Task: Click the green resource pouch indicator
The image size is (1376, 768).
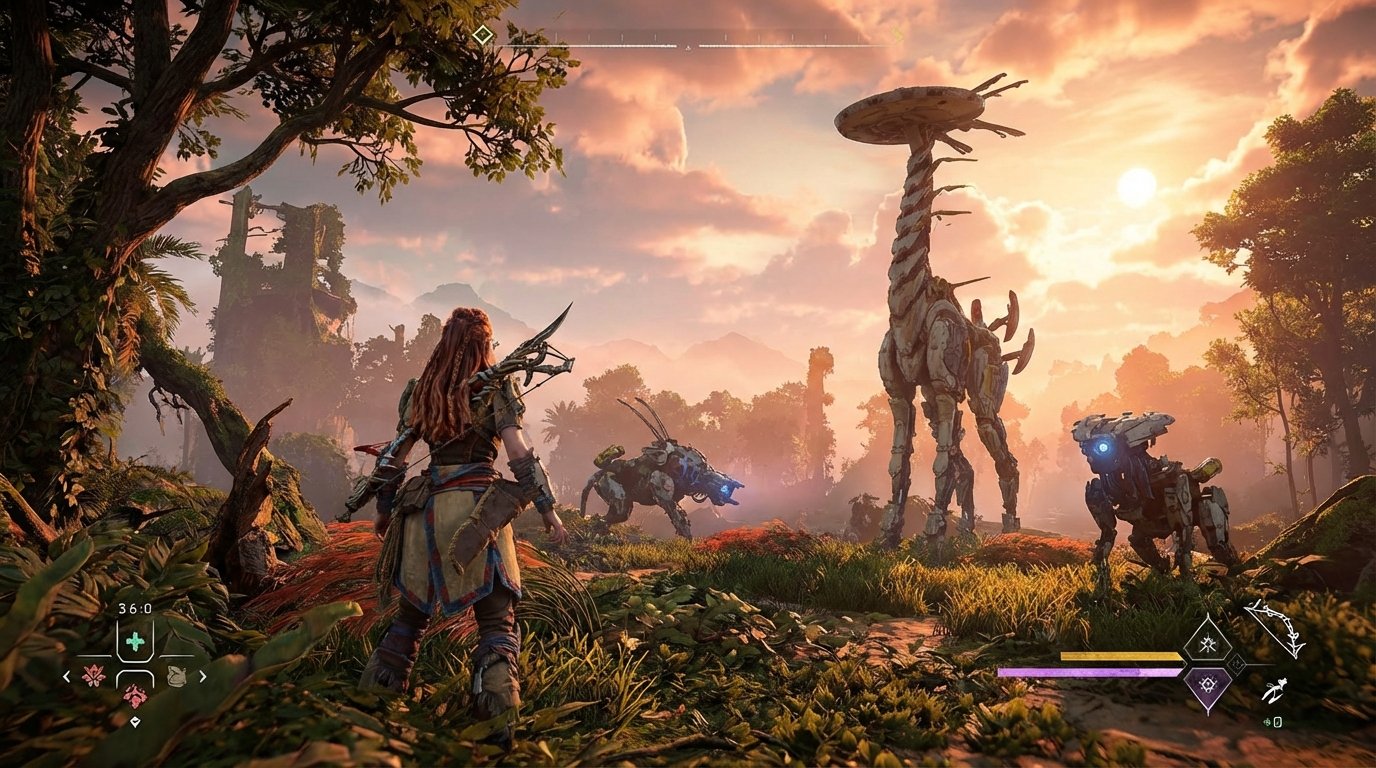Action: [x=1268, y=722]
